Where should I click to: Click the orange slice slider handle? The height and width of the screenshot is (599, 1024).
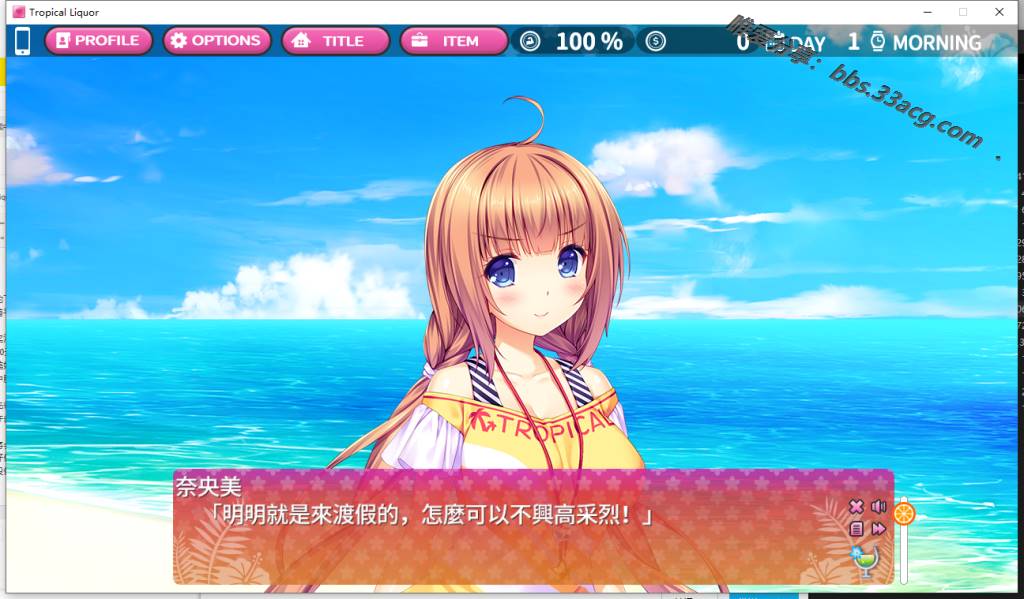[x=904, y=514]
